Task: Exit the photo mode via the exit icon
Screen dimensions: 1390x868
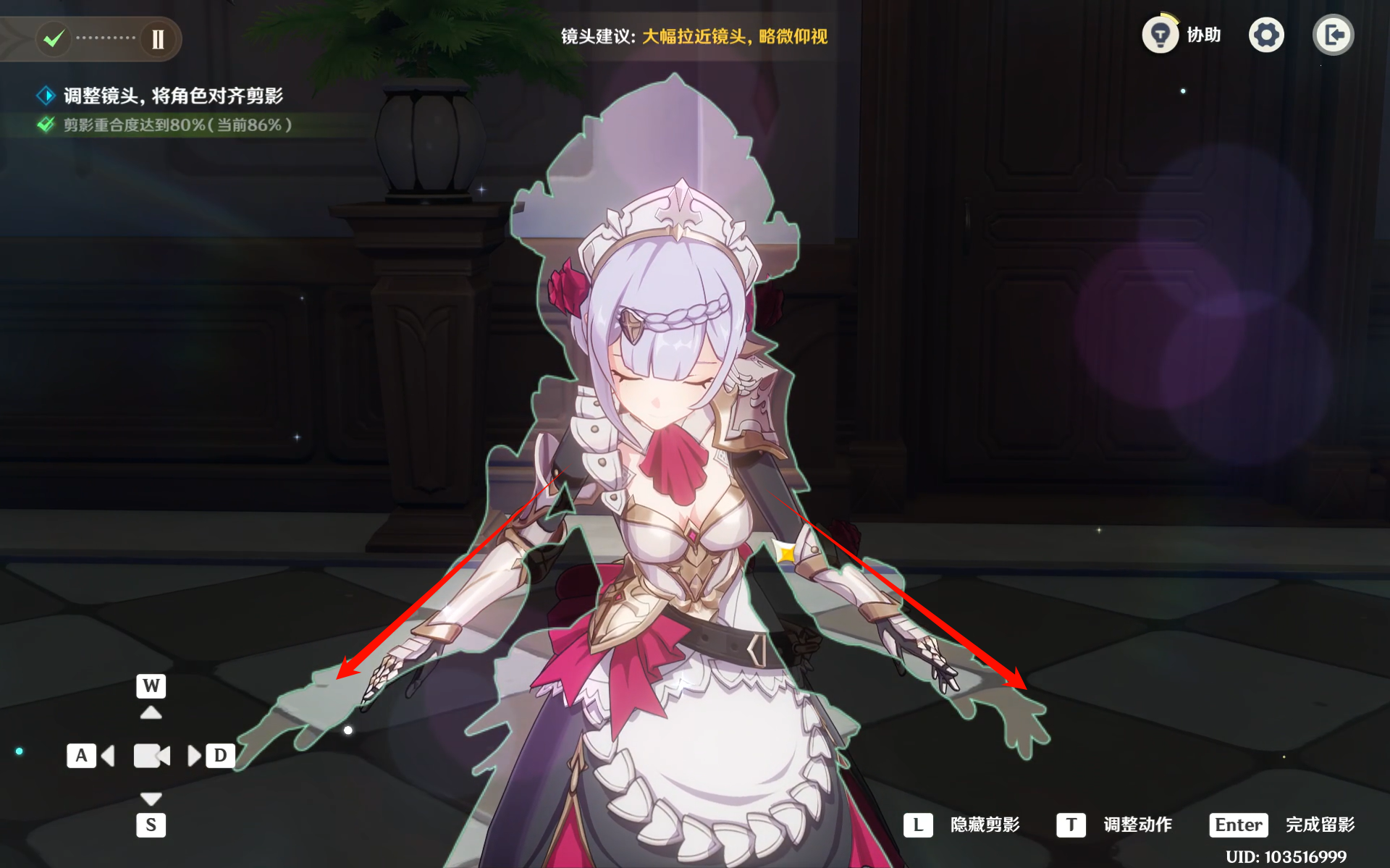Action: point(1333,35)
